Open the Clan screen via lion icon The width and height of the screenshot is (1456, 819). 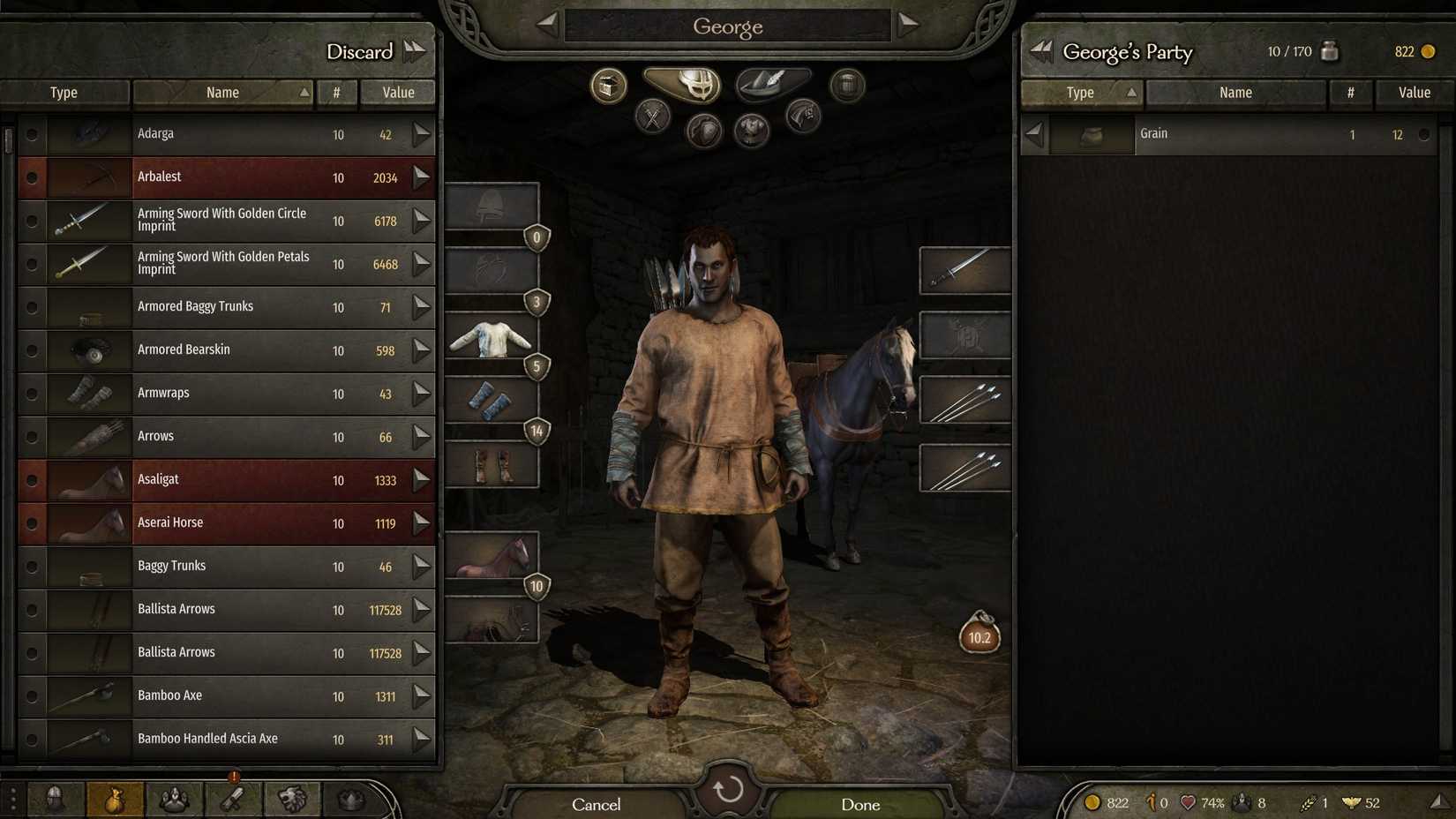[291, 799]
